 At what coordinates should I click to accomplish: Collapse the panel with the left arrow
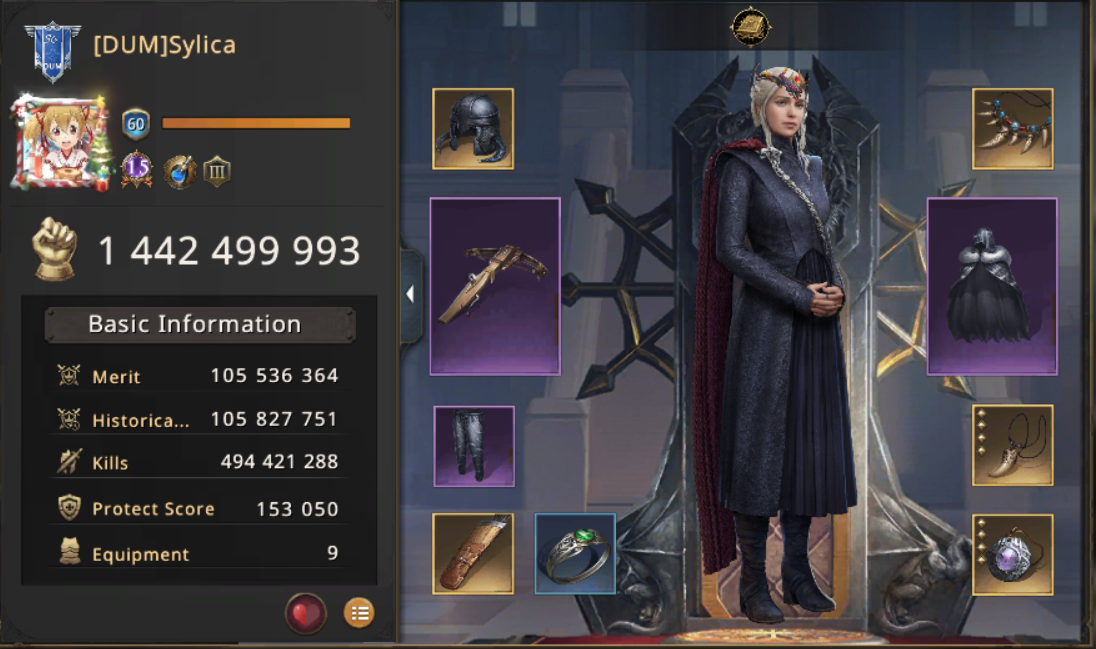(x=410, y=294)
